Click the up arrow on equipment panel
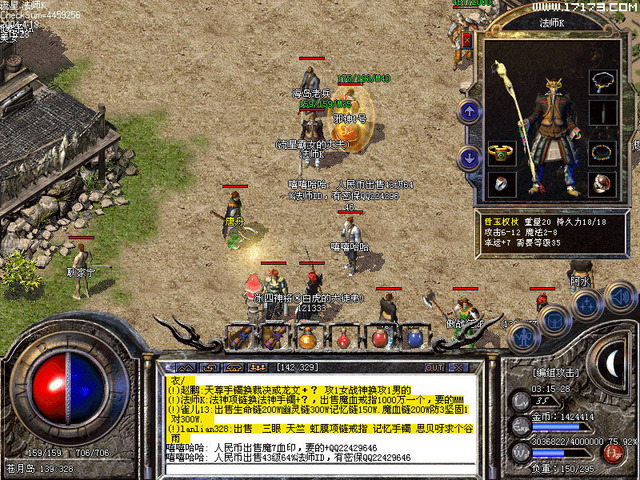This screenshot has width=640, height=480. (x=469, y=110)
